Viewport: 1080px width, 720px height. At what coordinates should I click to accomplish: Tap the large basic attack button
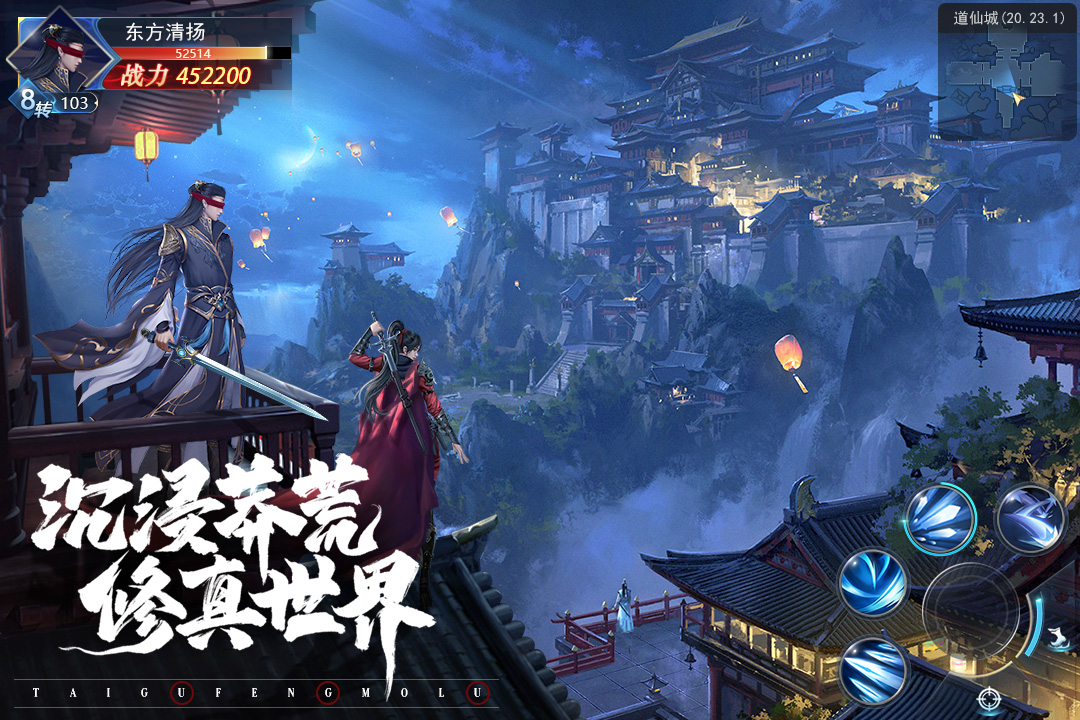(x=970, y=611)
